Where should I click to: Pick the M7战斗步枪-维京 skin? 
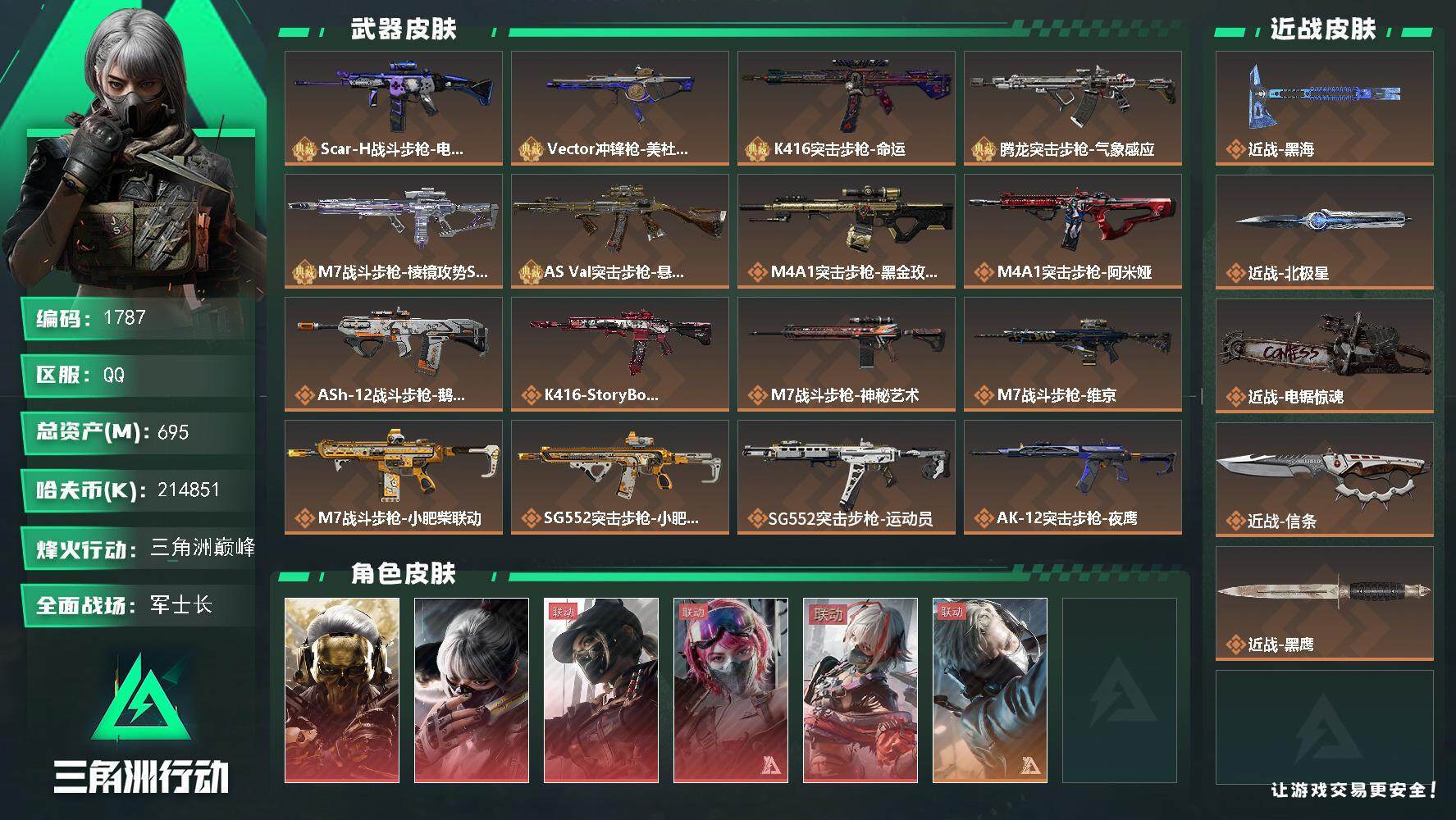1072,353
